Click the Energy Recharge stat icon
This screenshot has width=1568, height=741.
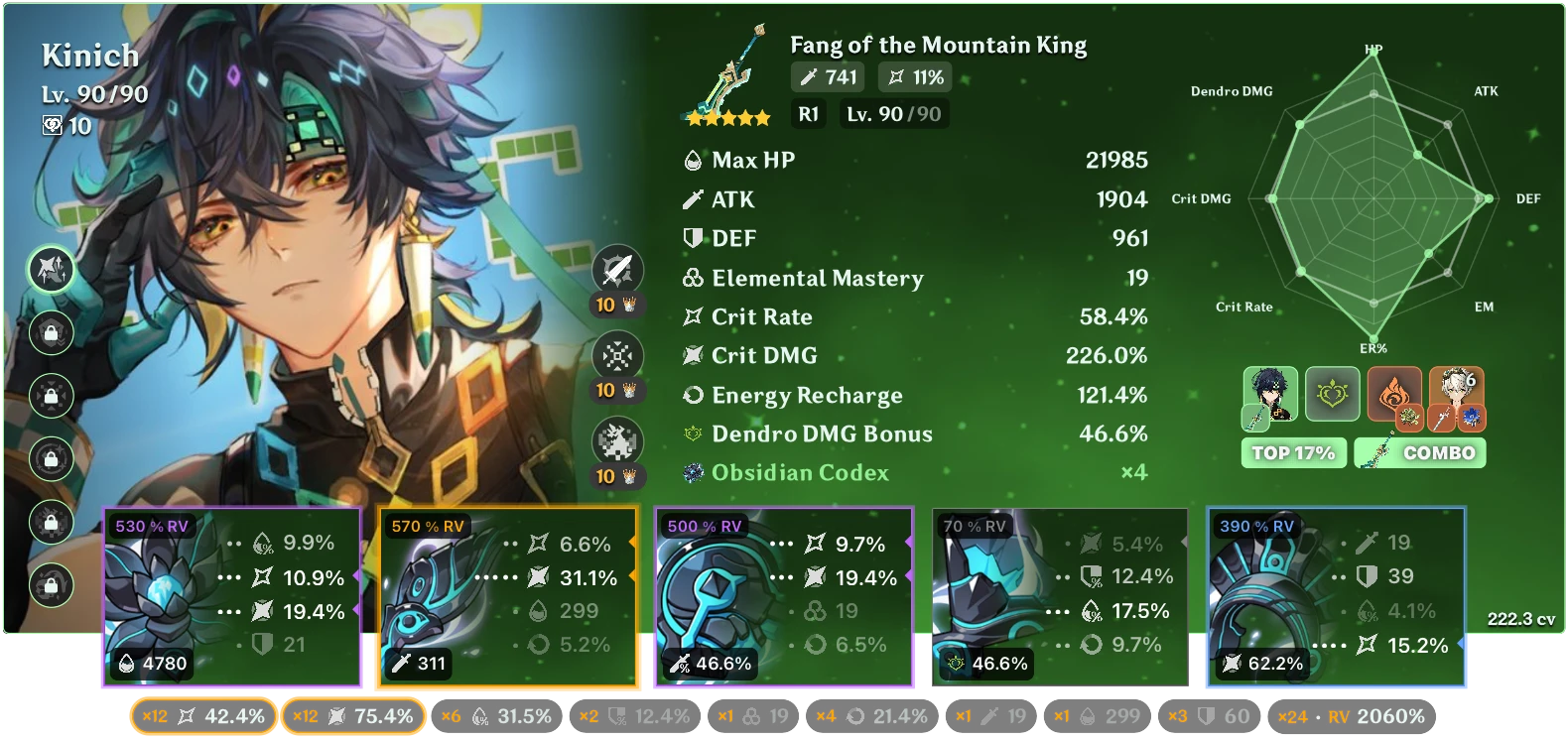[690, 396]
